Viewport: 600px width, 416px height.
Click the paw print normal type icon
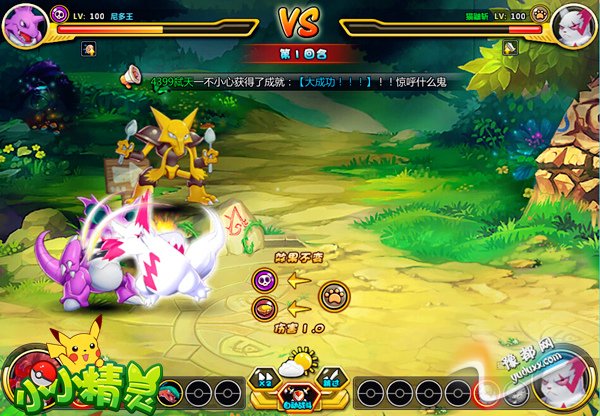[334, 295]
